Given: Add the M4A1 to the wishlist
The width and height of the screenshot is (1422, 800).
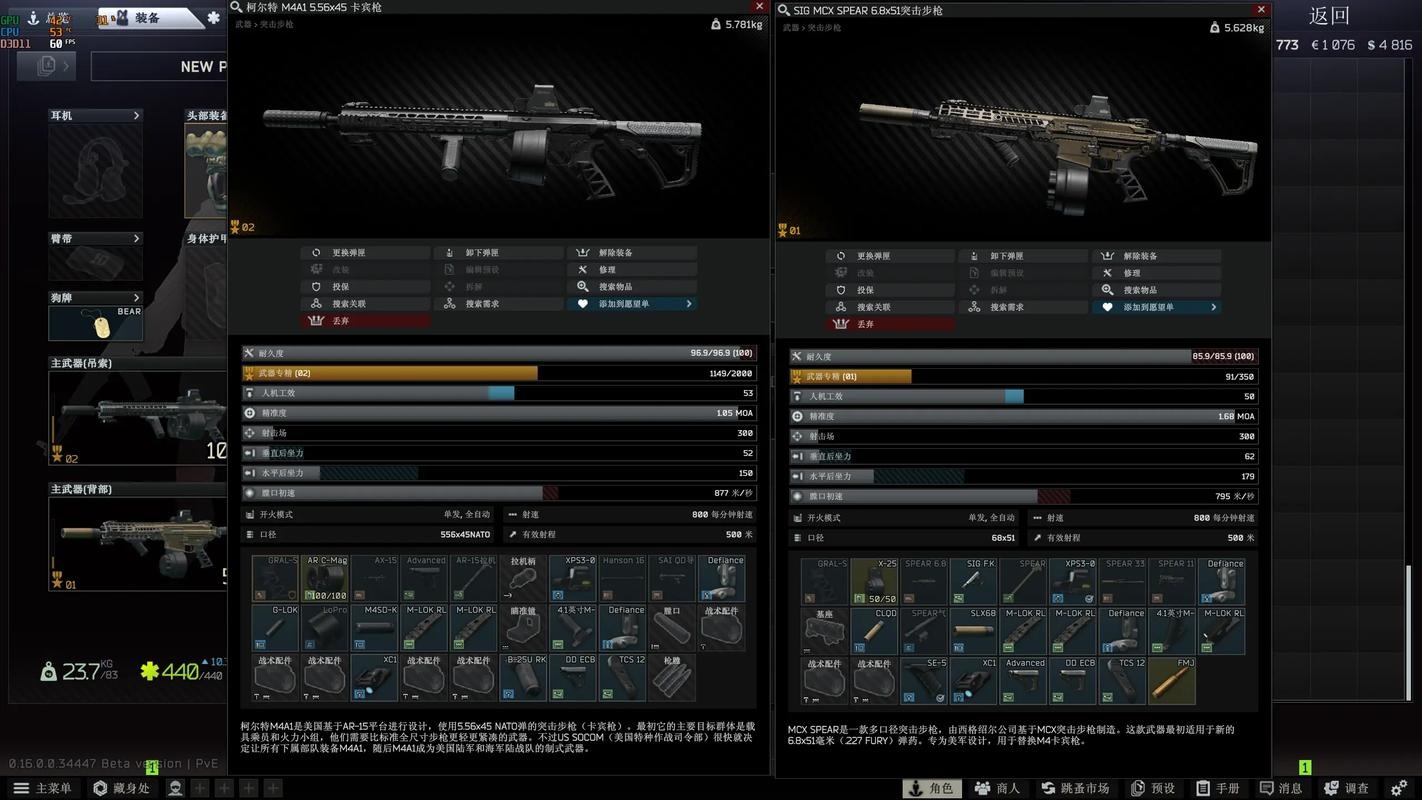Looking at the screenshot, I should [x=632, y=304].
